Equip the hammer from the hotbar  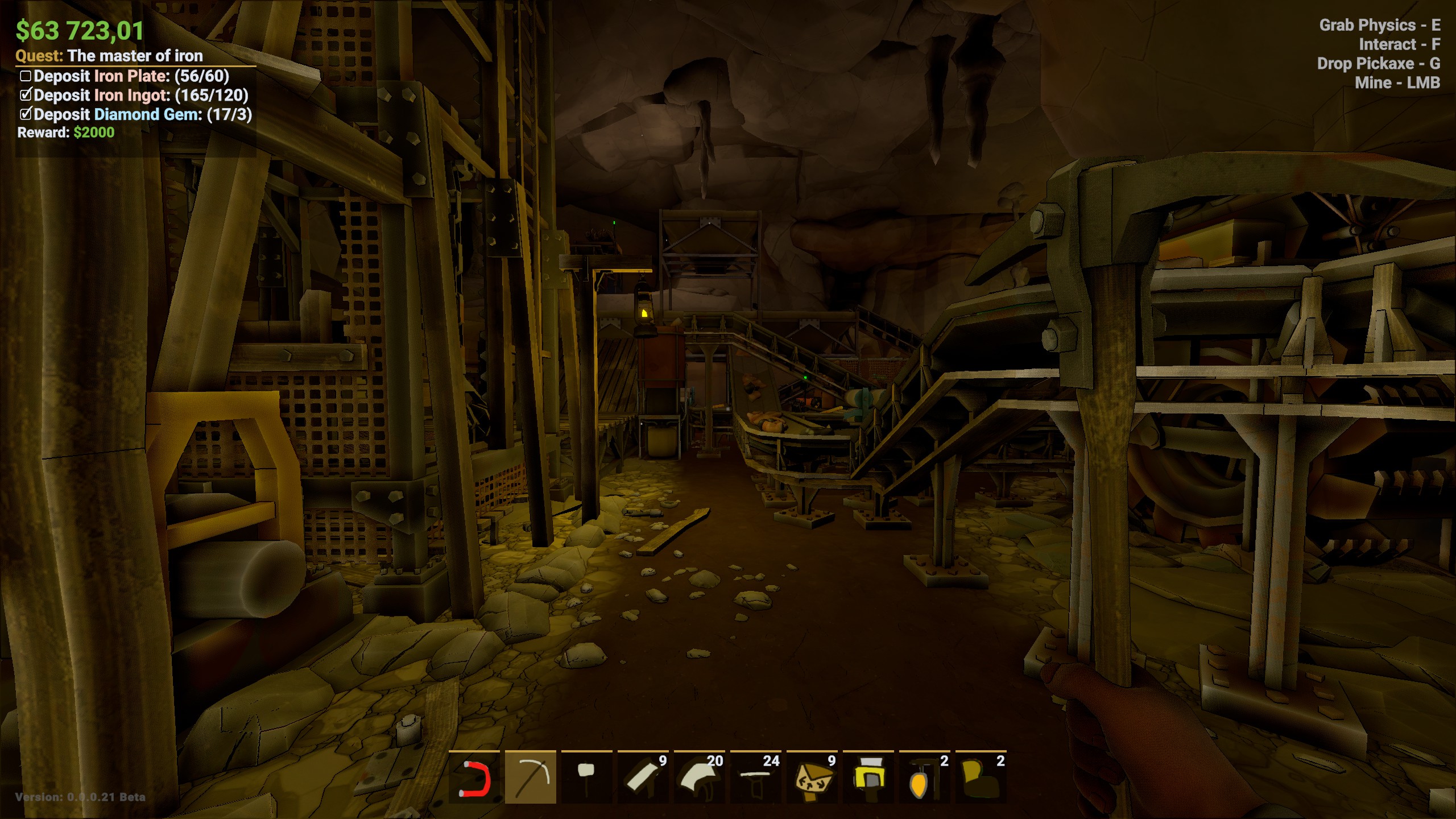click(586, 777)
